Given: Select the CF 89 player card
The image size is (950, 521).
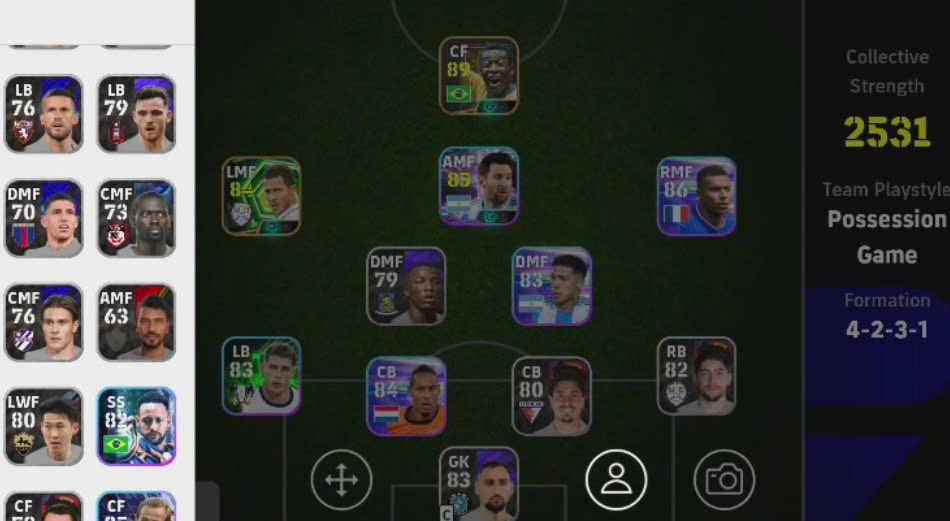Looking at the screenshot, I should pos(479,76).
